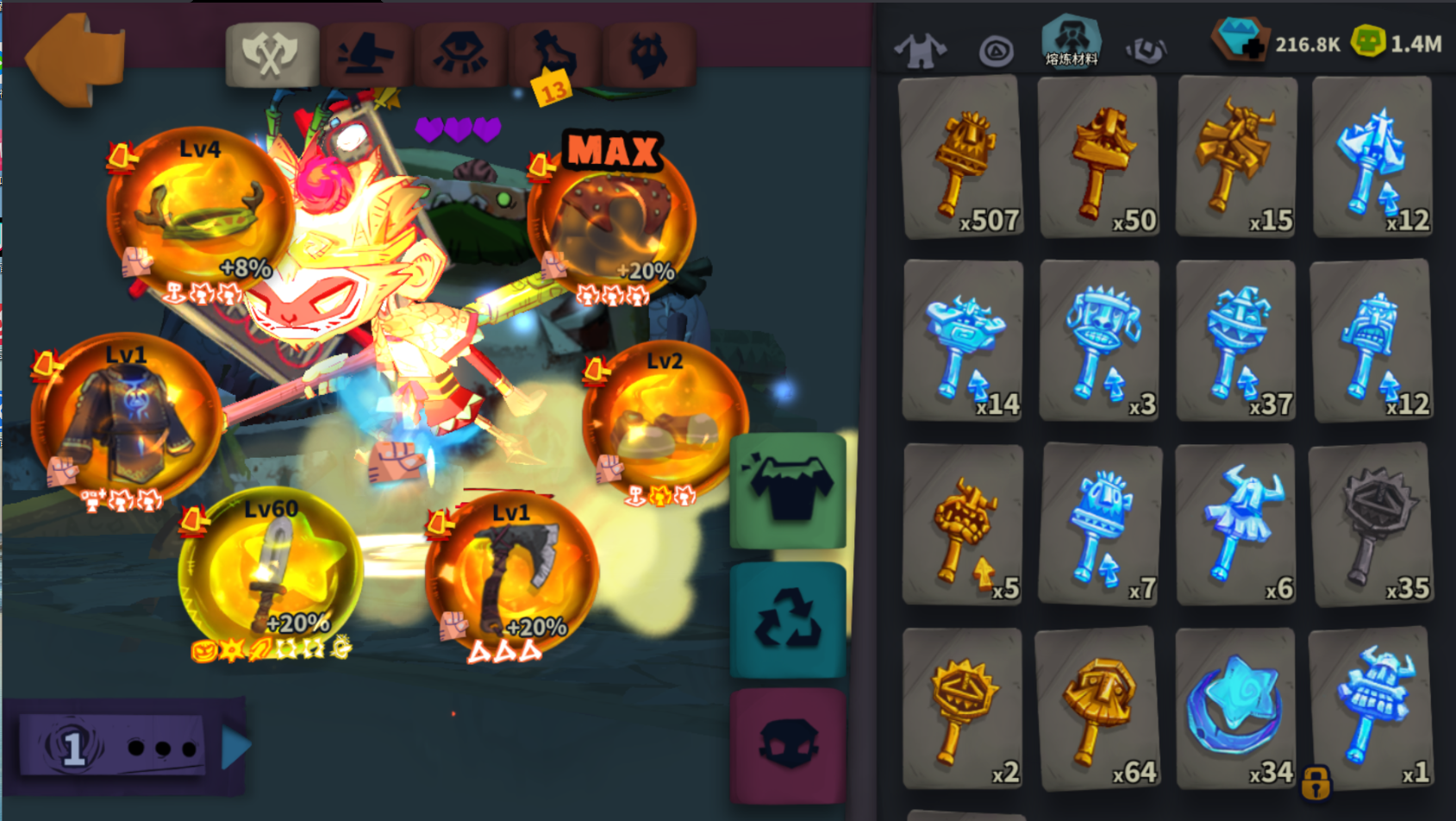Image resolution: width=1456 pixels, height=821 pixels.
Task: Open the ring icon next to armor tab
Action: tap(997, 49)
